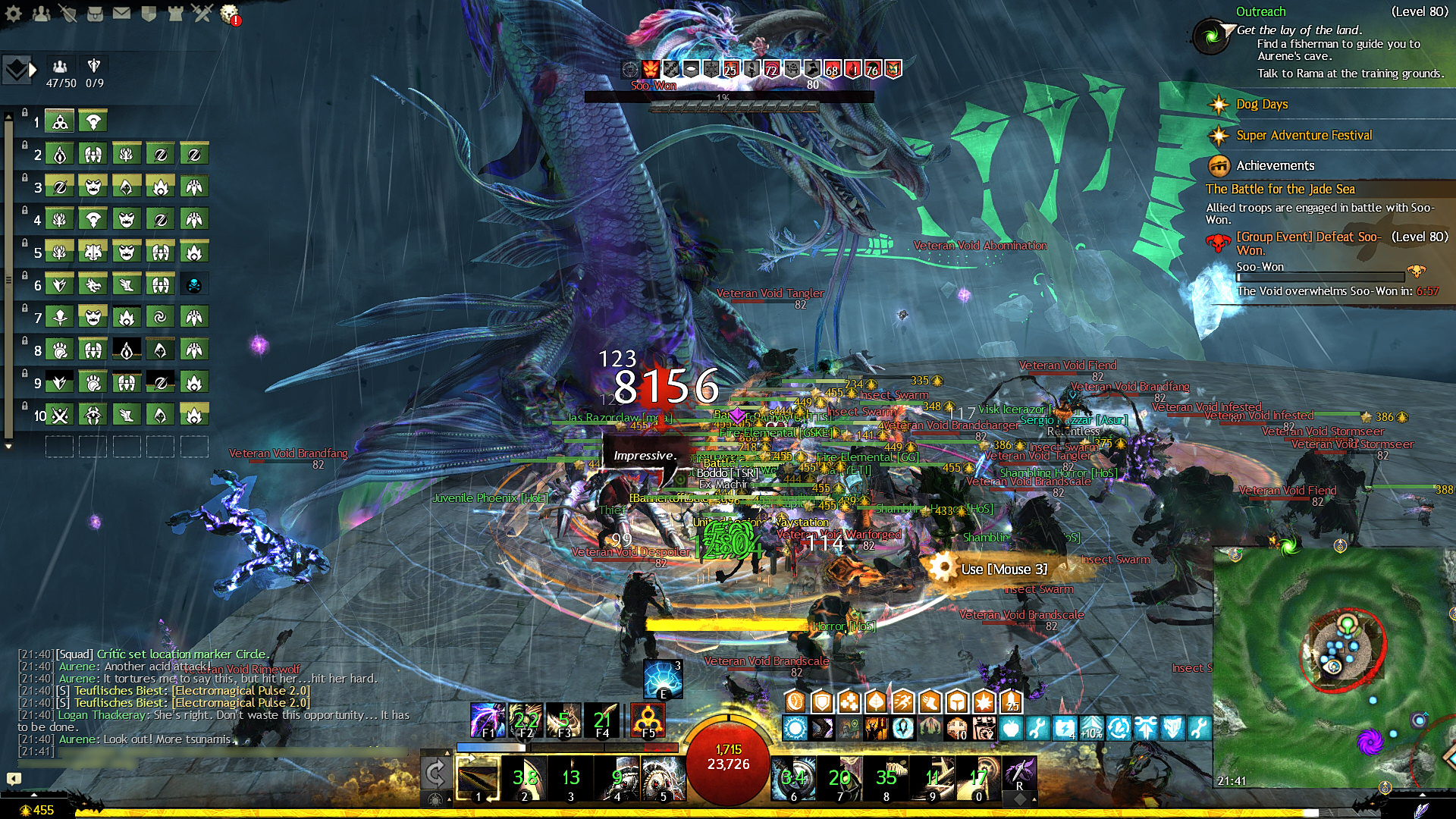Click the Achievements tracker header
The width and height of the screenshot is (1456, 819).
click(1276, 165)
